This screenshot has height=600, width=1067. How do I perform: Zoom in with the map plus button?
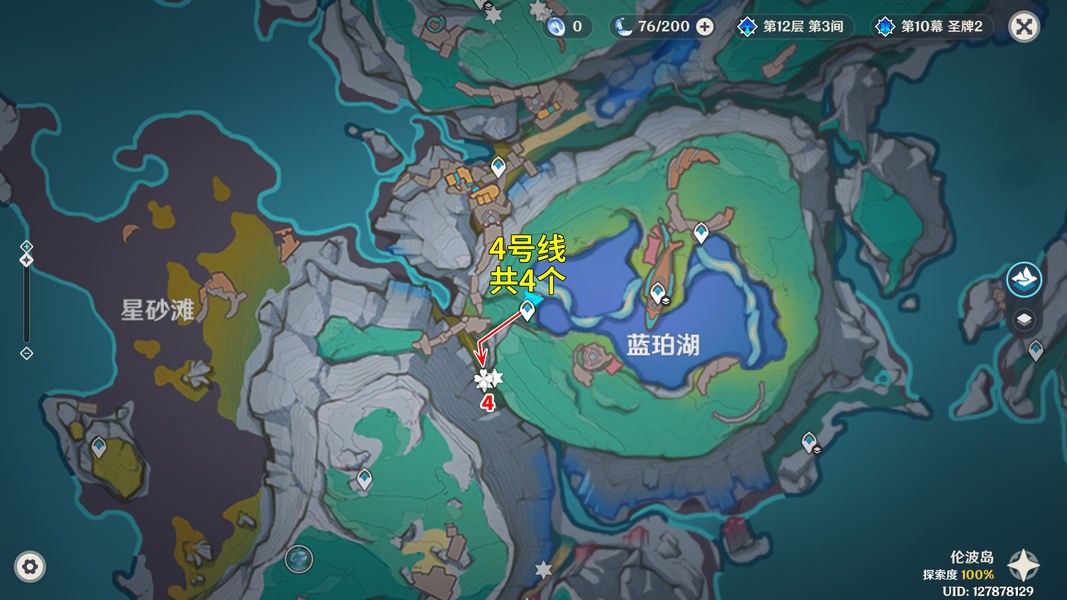point(27,246)
